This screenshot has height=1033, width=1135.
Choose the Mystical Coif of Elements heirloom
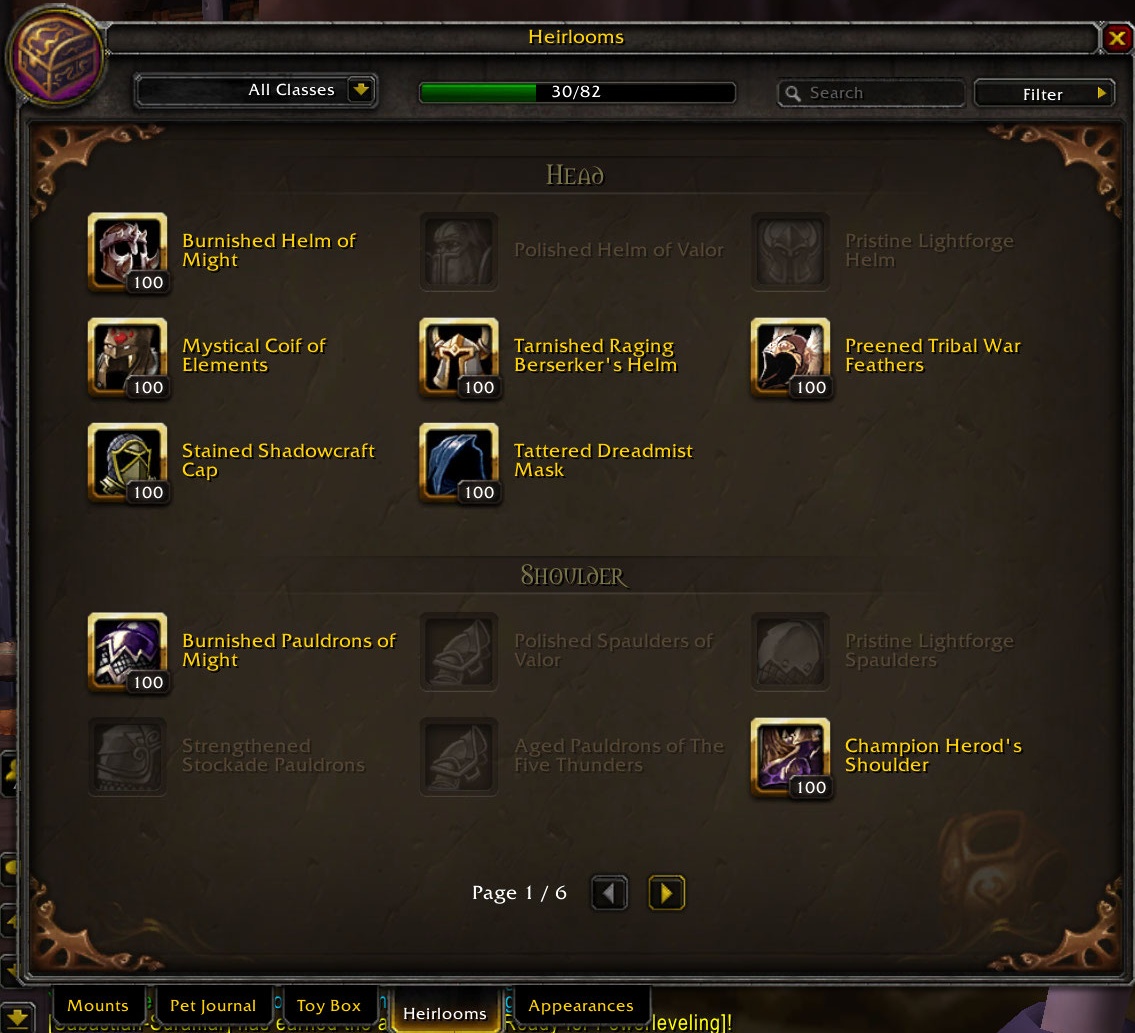click(128, 356)
